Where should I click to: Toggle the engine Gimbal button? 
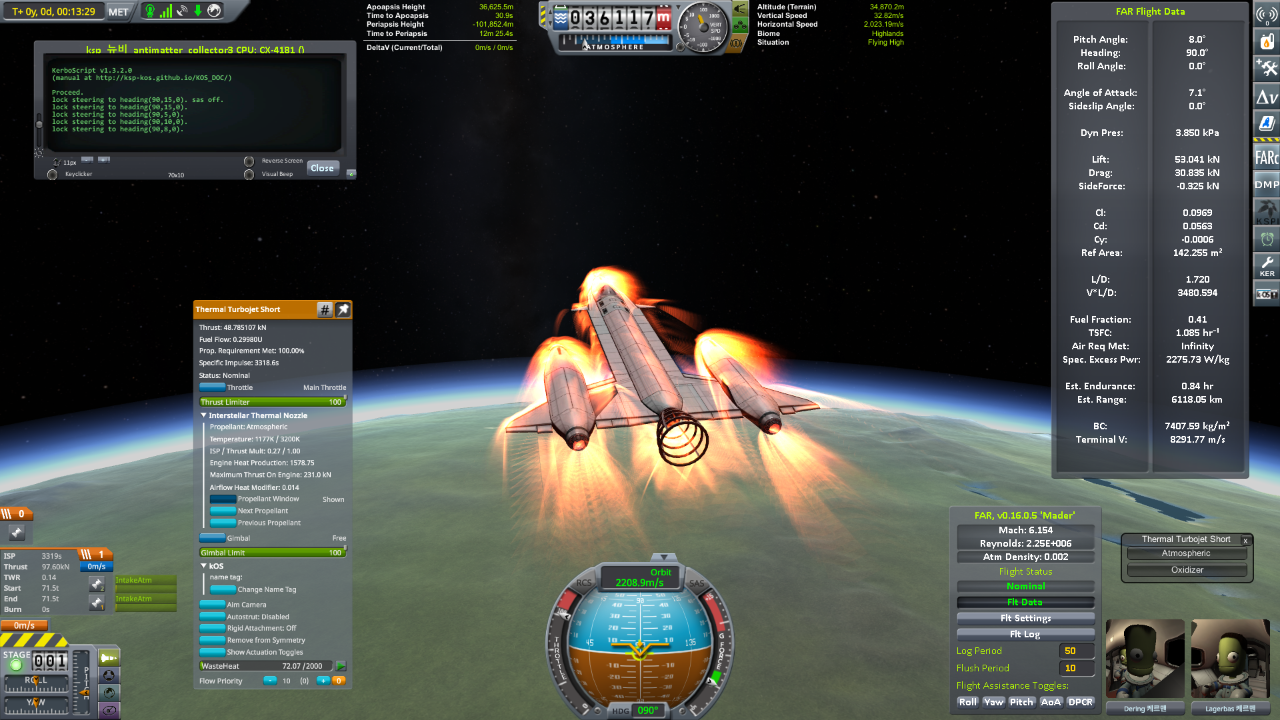213,538
